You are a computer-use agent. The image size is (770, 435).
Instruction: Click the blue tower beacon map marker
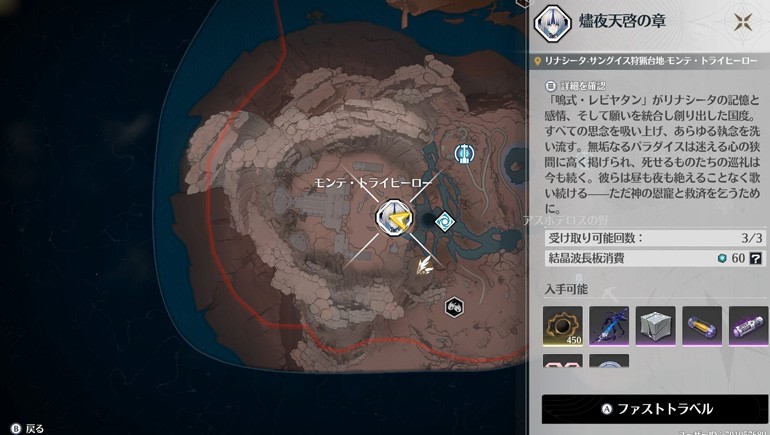463,154
